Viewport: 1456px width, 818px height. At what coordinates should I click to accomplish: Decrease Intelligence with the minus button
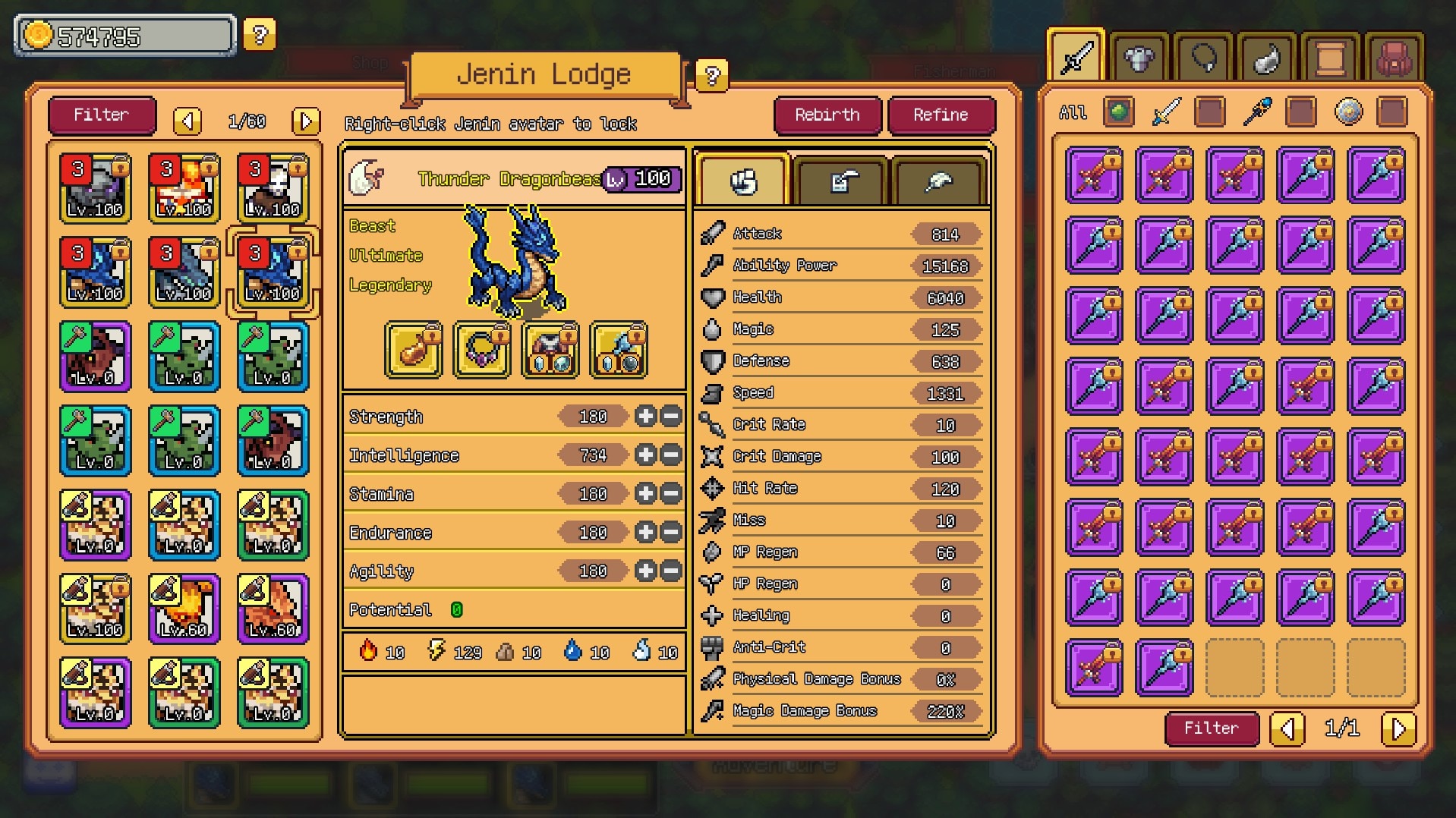[x=671, y=455]
